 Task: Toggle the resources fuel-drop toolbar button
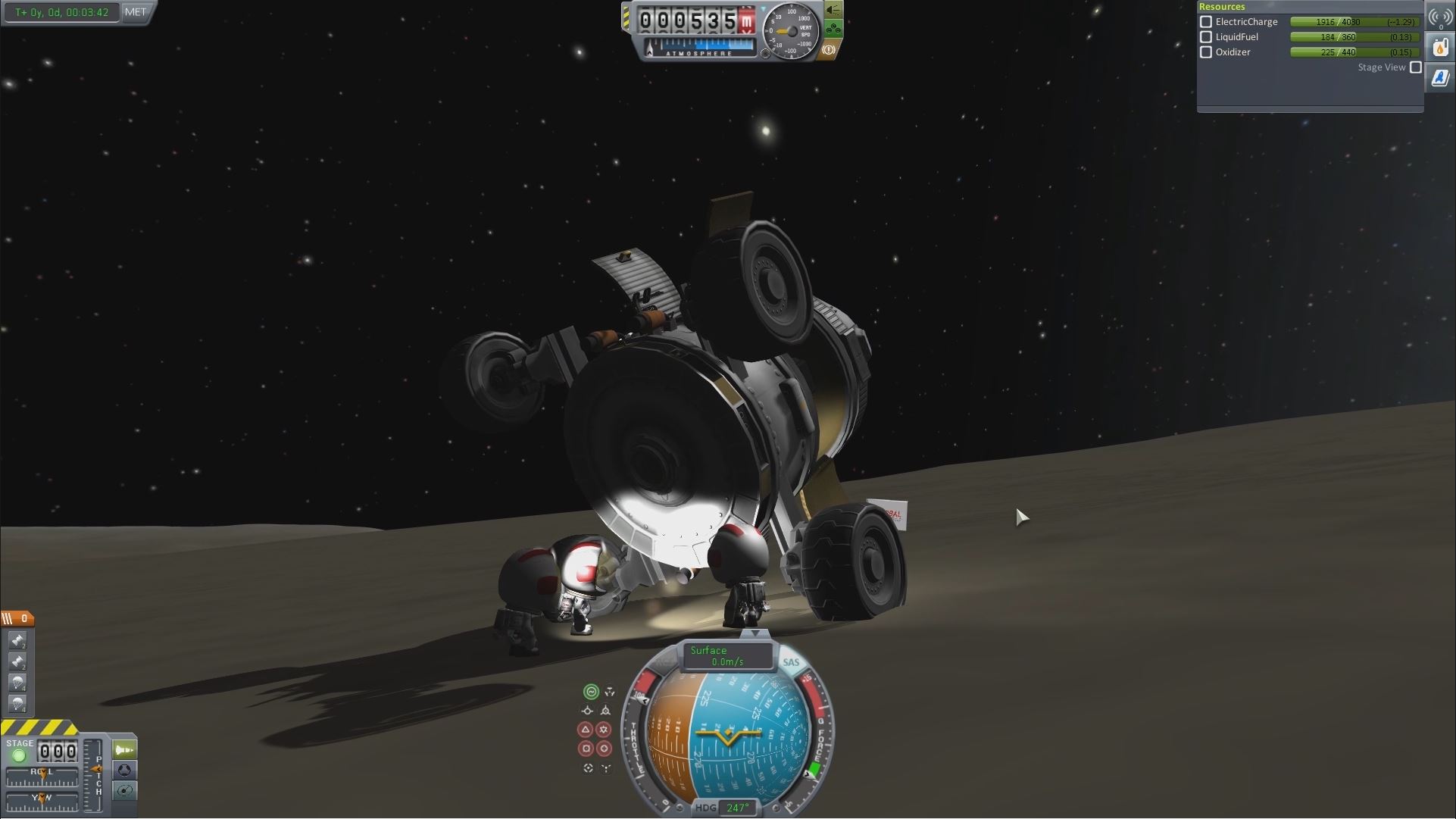point(1440,48)
